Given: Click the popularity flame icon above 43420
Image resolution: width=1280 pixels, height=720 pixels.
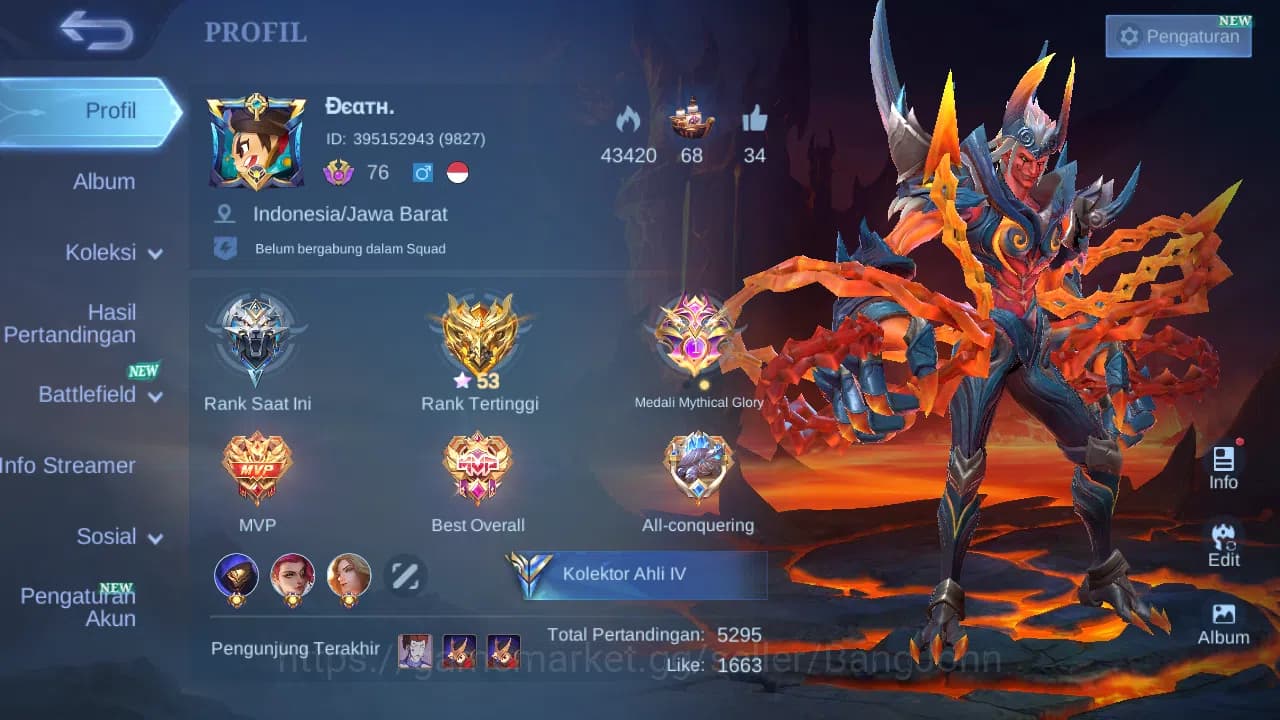Looking at the screenshot, I should click(628, 122).
